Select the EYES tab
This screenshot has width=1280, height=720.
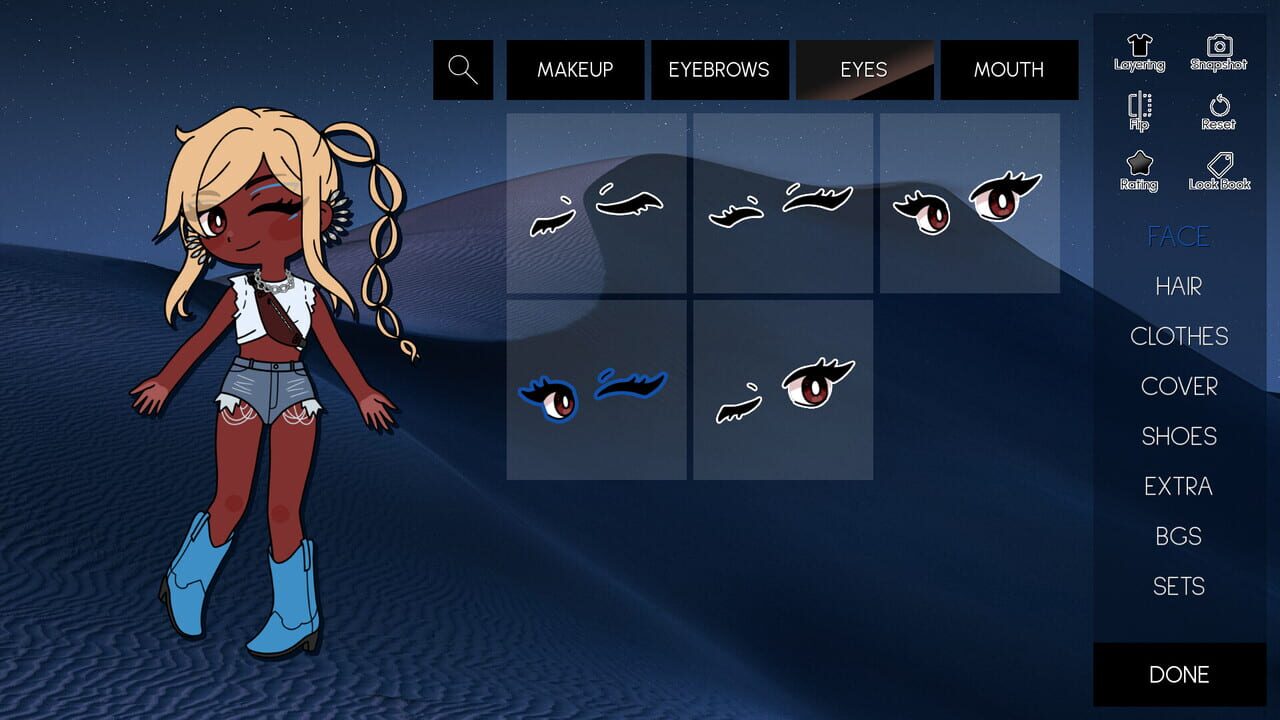tap(864, 69)
